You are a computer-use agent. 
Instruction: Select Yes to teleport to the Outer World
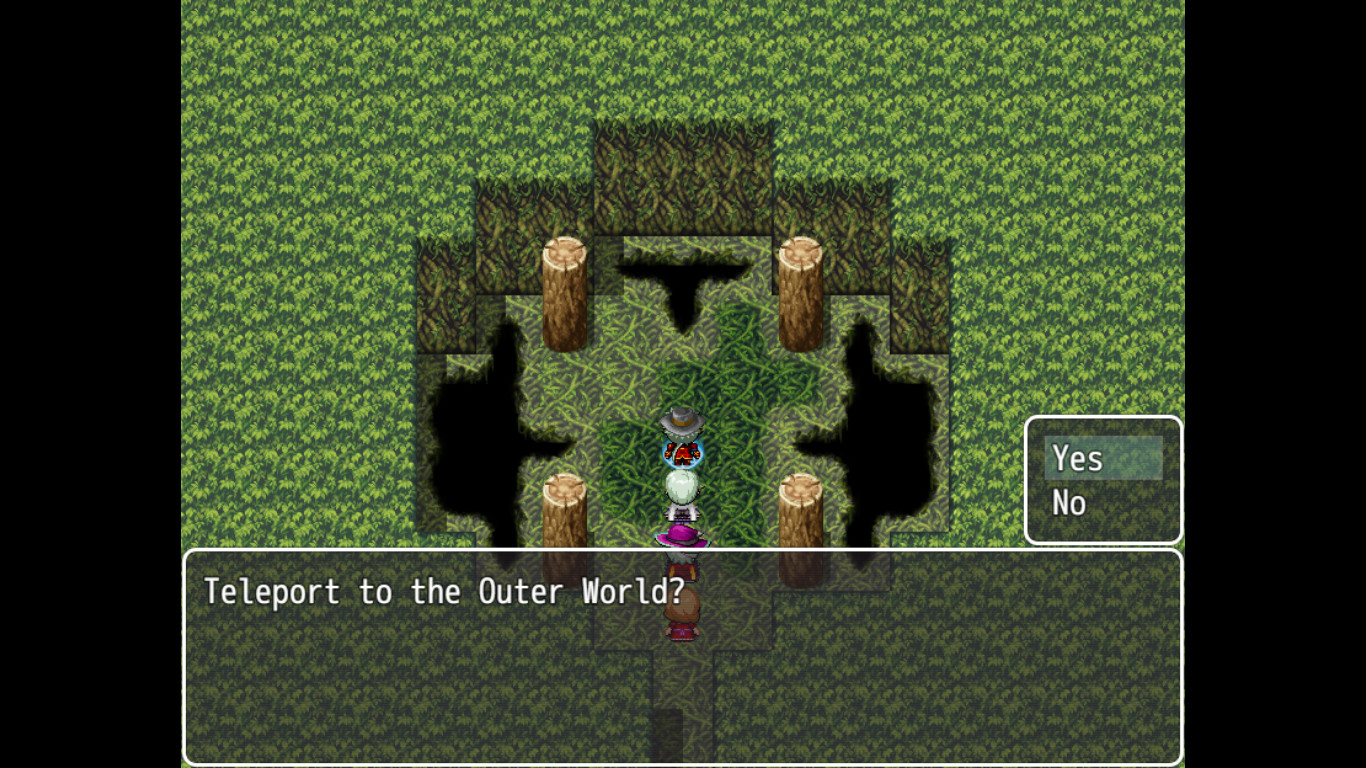click(x=1076, y=458)
